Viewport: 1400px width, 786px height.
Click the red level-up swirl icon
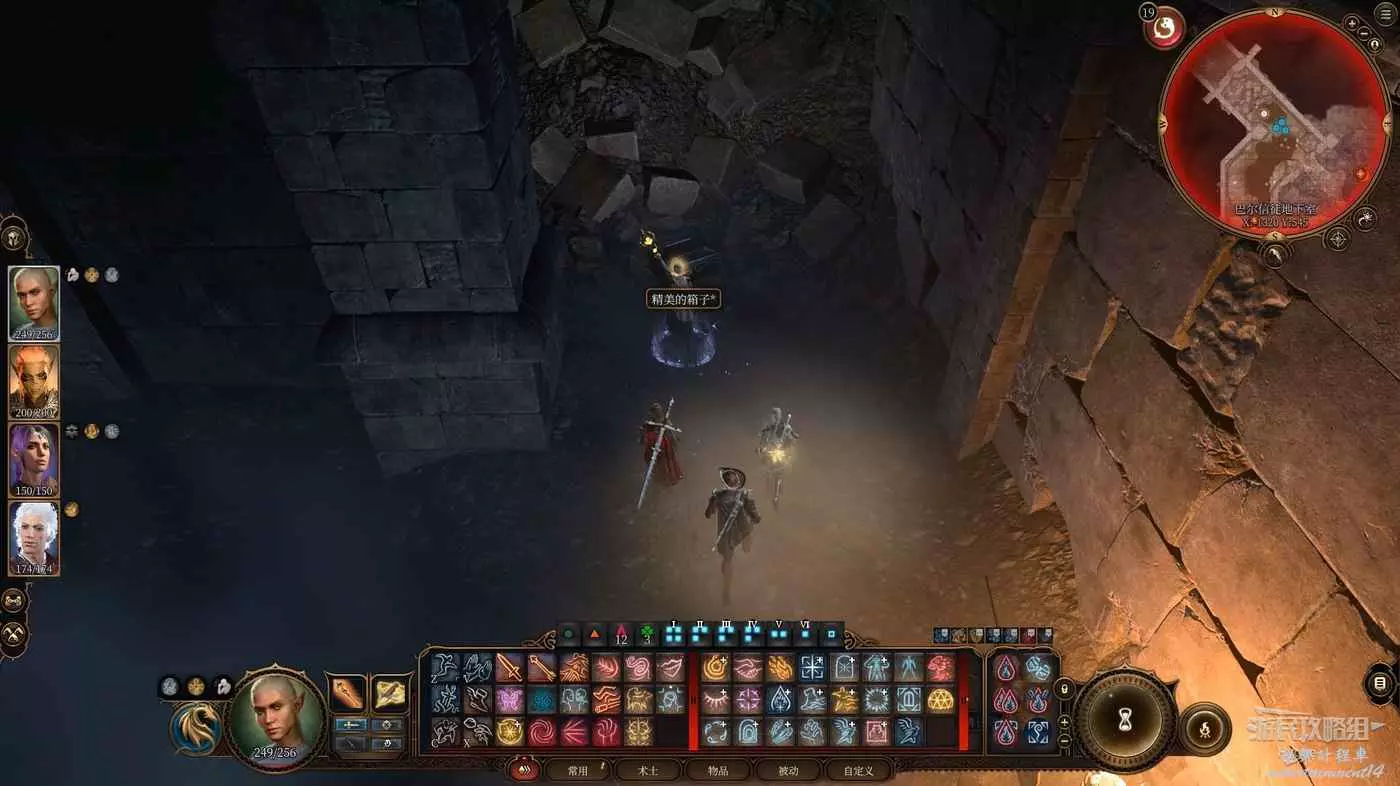[1165, 28]
